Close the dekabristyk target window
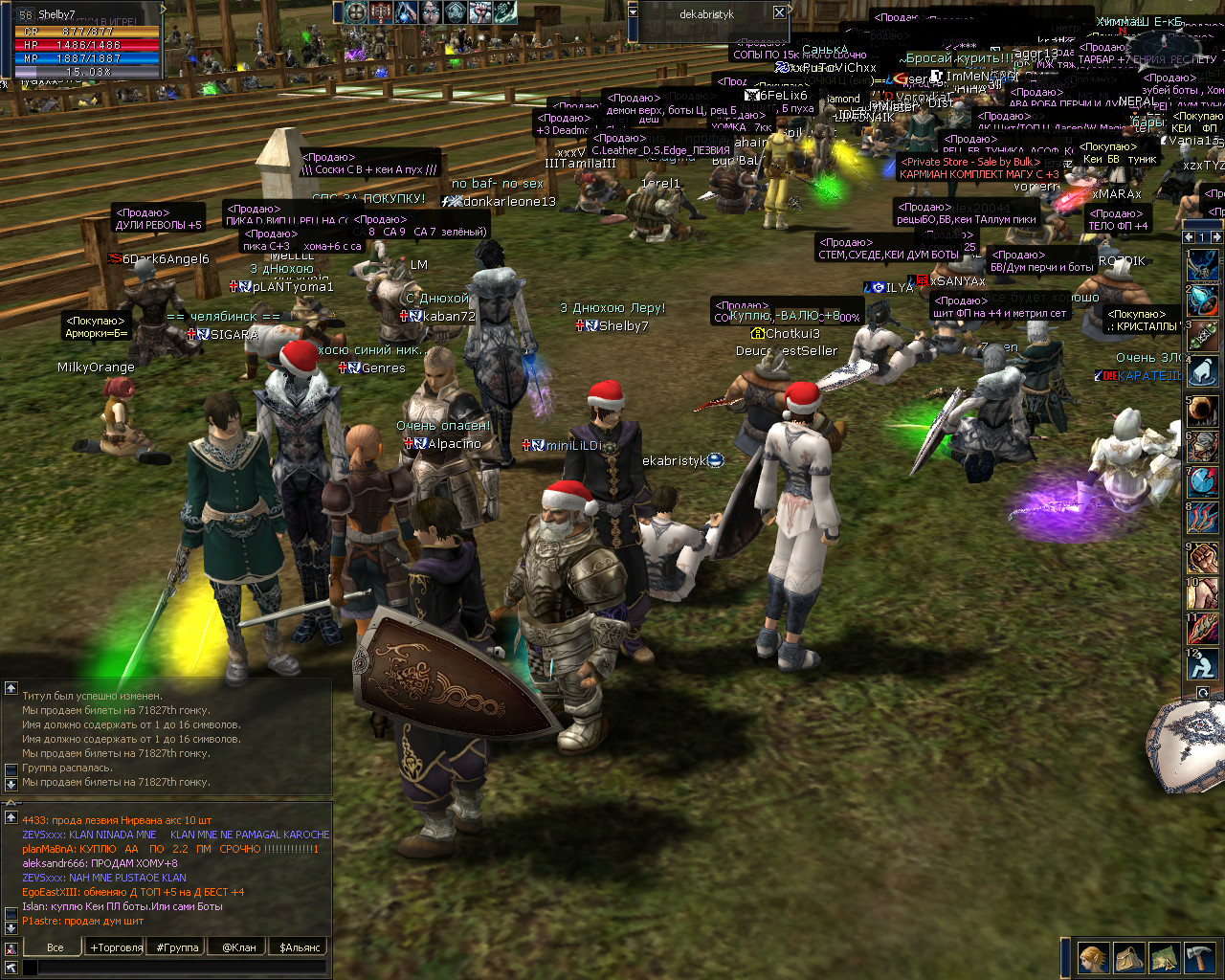 [x=779, y=12]
